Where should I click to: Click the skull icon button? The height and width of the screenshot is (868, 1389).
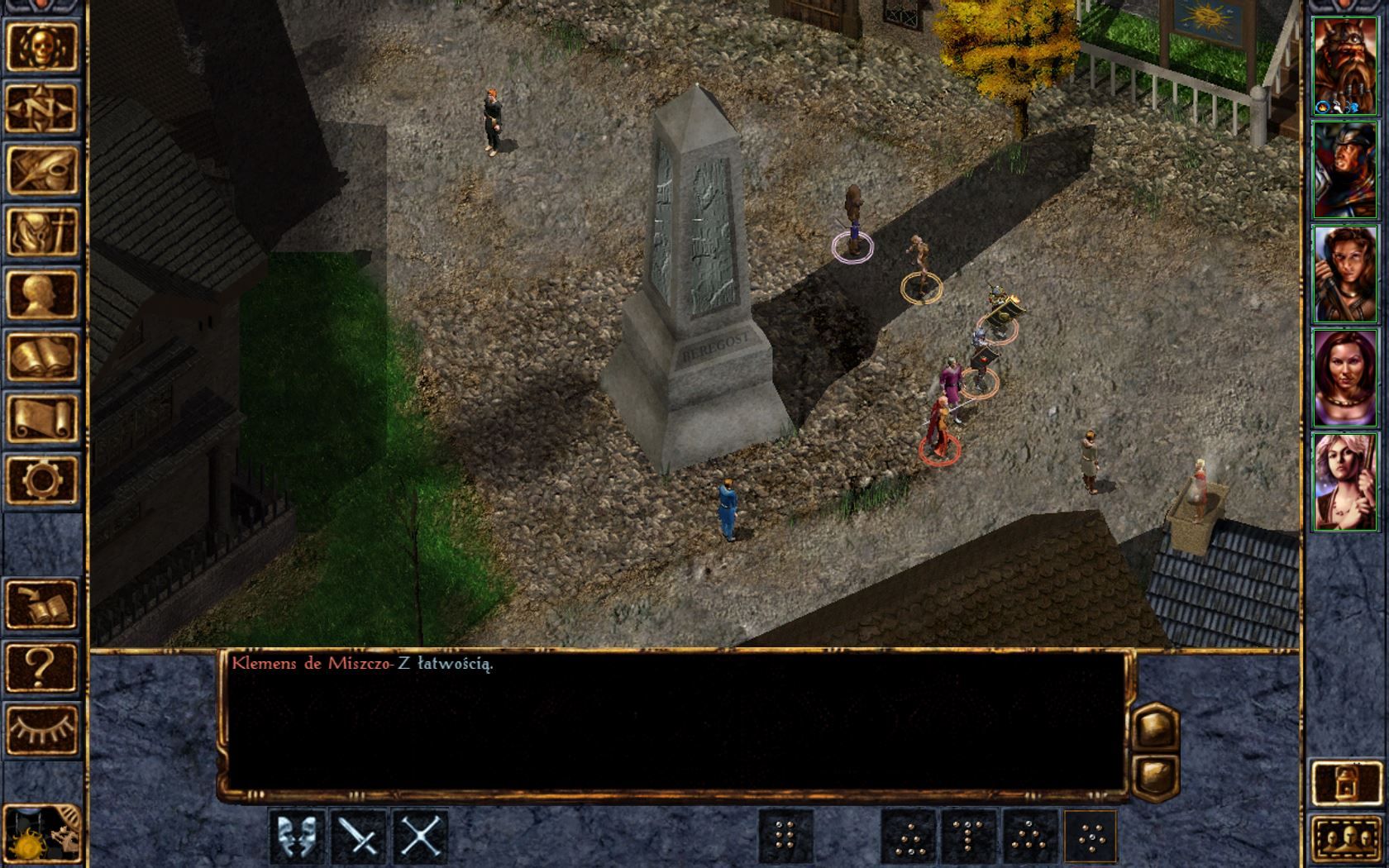tap(42, 46)
